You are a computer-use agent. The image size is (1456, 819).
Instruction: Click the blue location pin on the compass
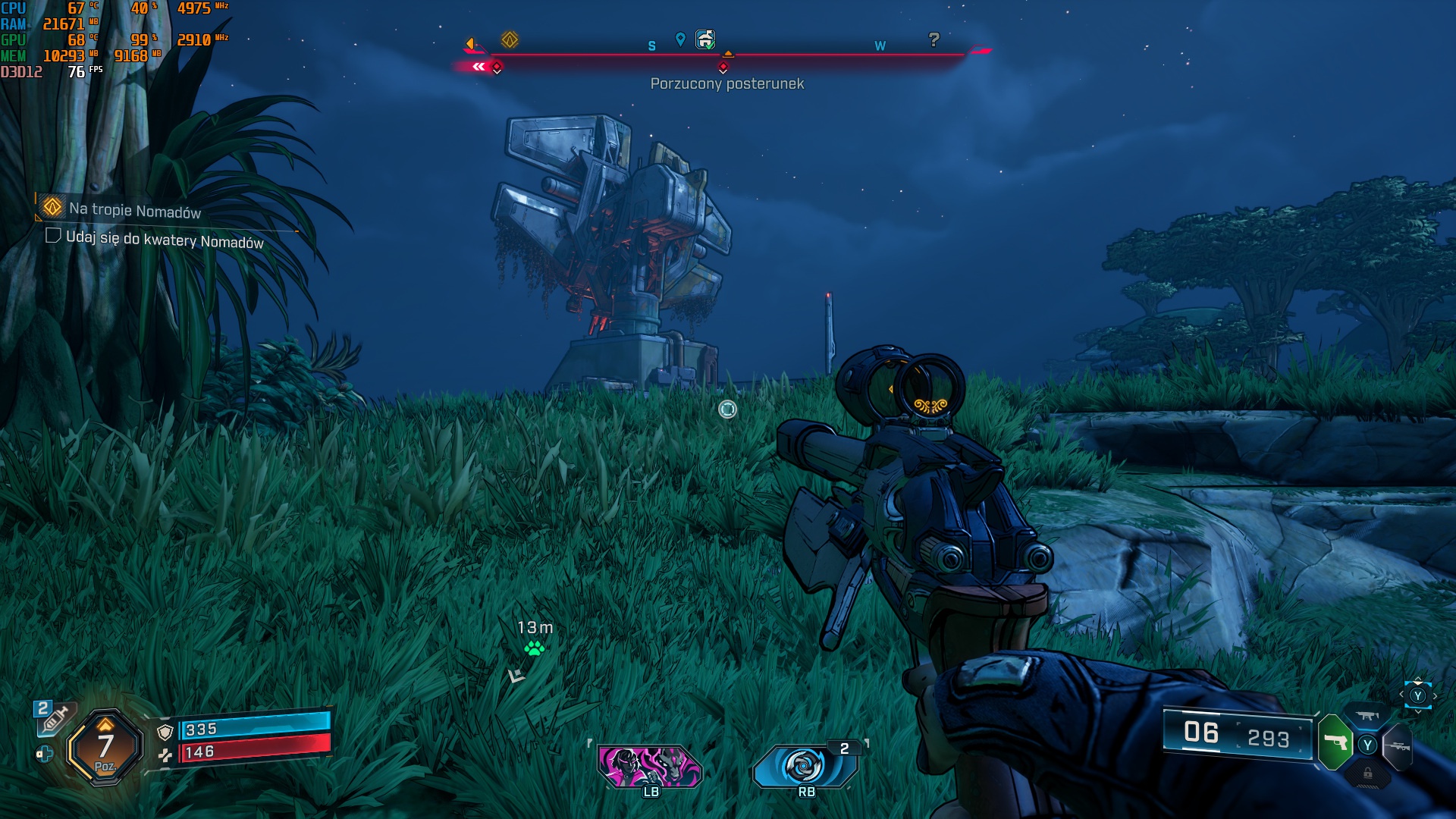coord(680,39)
